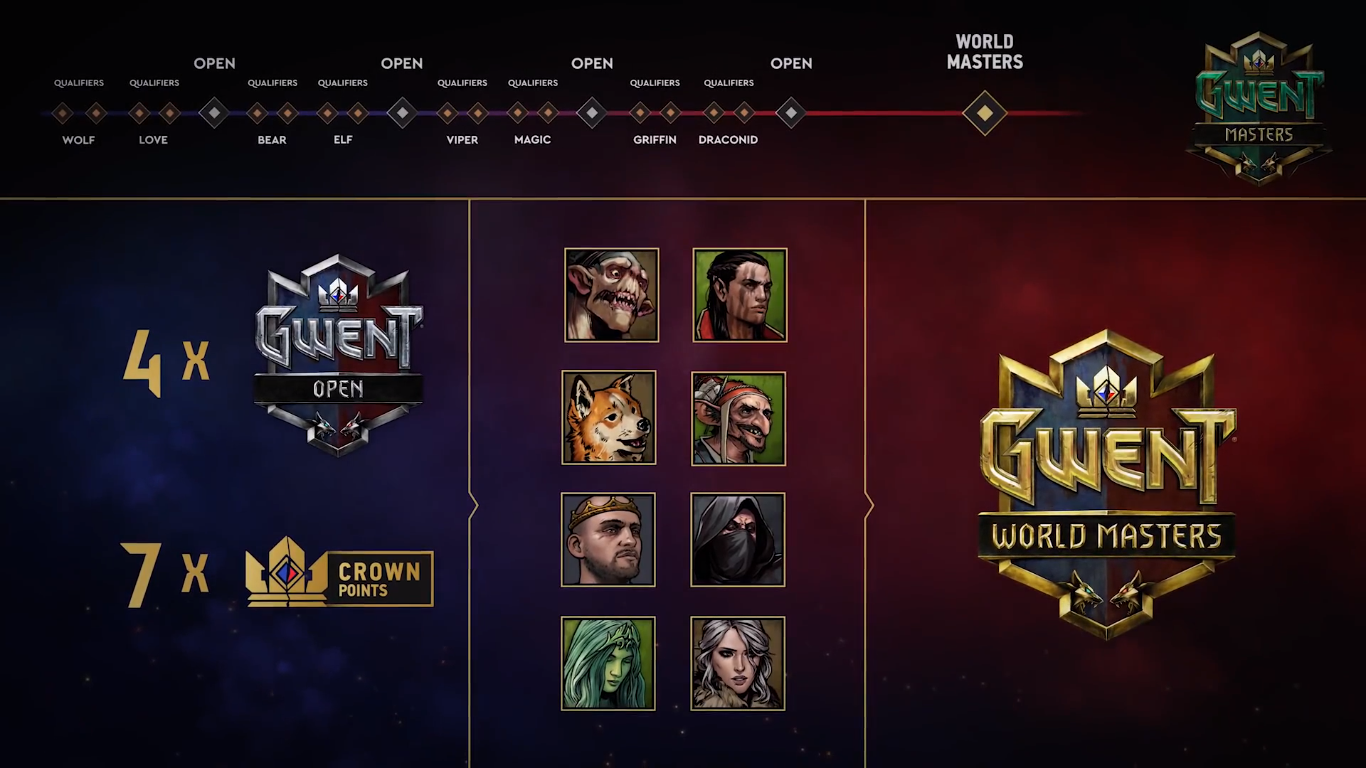
Task: Choose the green-skinned dryad portrait
Action: tap(608, 663)
